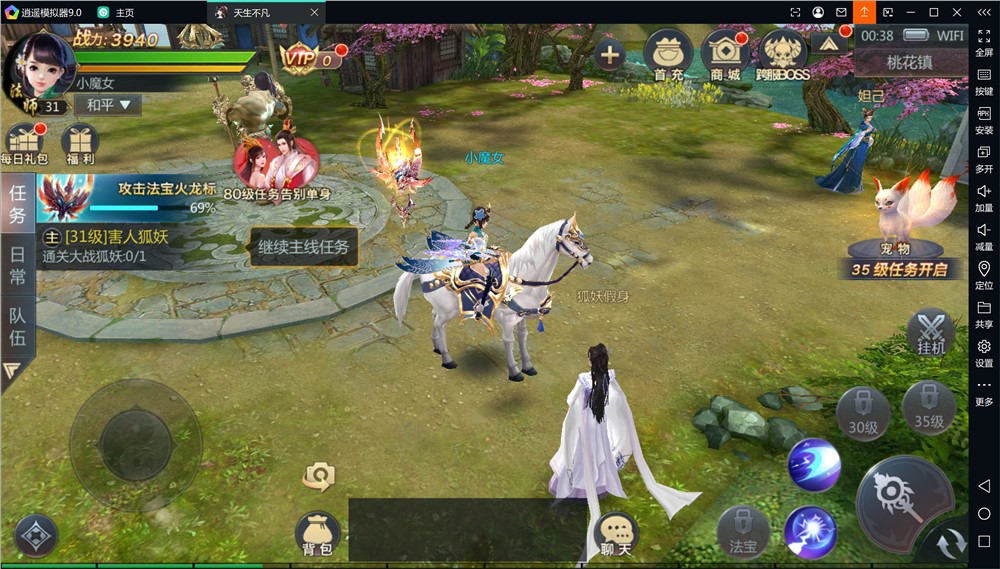Click the camera screenshot icon
The width and height of the screenshot is (1000, 569).
click(x=319, y=476)
